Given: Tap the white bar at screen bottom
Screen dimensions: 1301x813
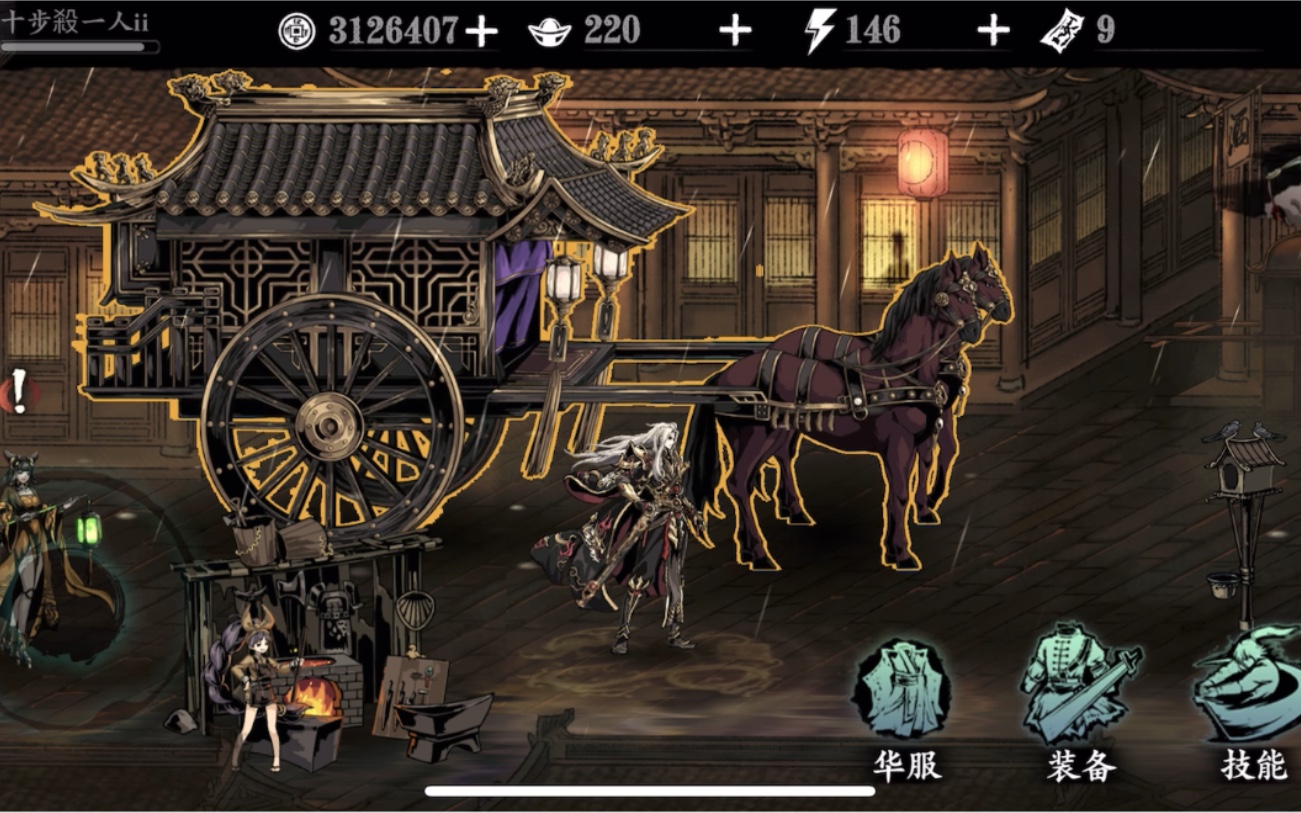Looking at the screenshot, I should [x=650, y=790].
